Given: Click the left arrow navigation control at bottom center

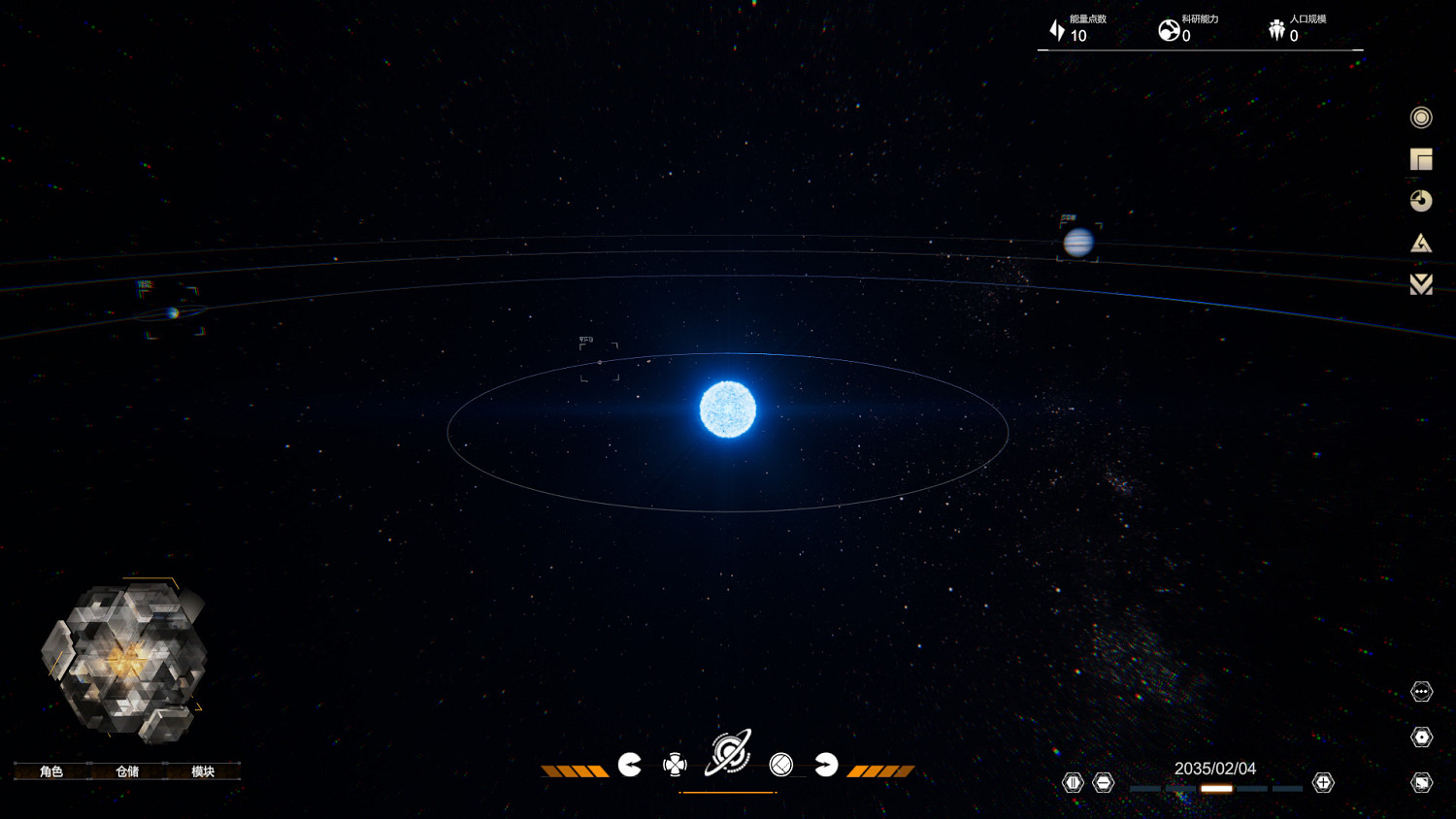Looking at the screenshot, I should [x=631, y=765].
